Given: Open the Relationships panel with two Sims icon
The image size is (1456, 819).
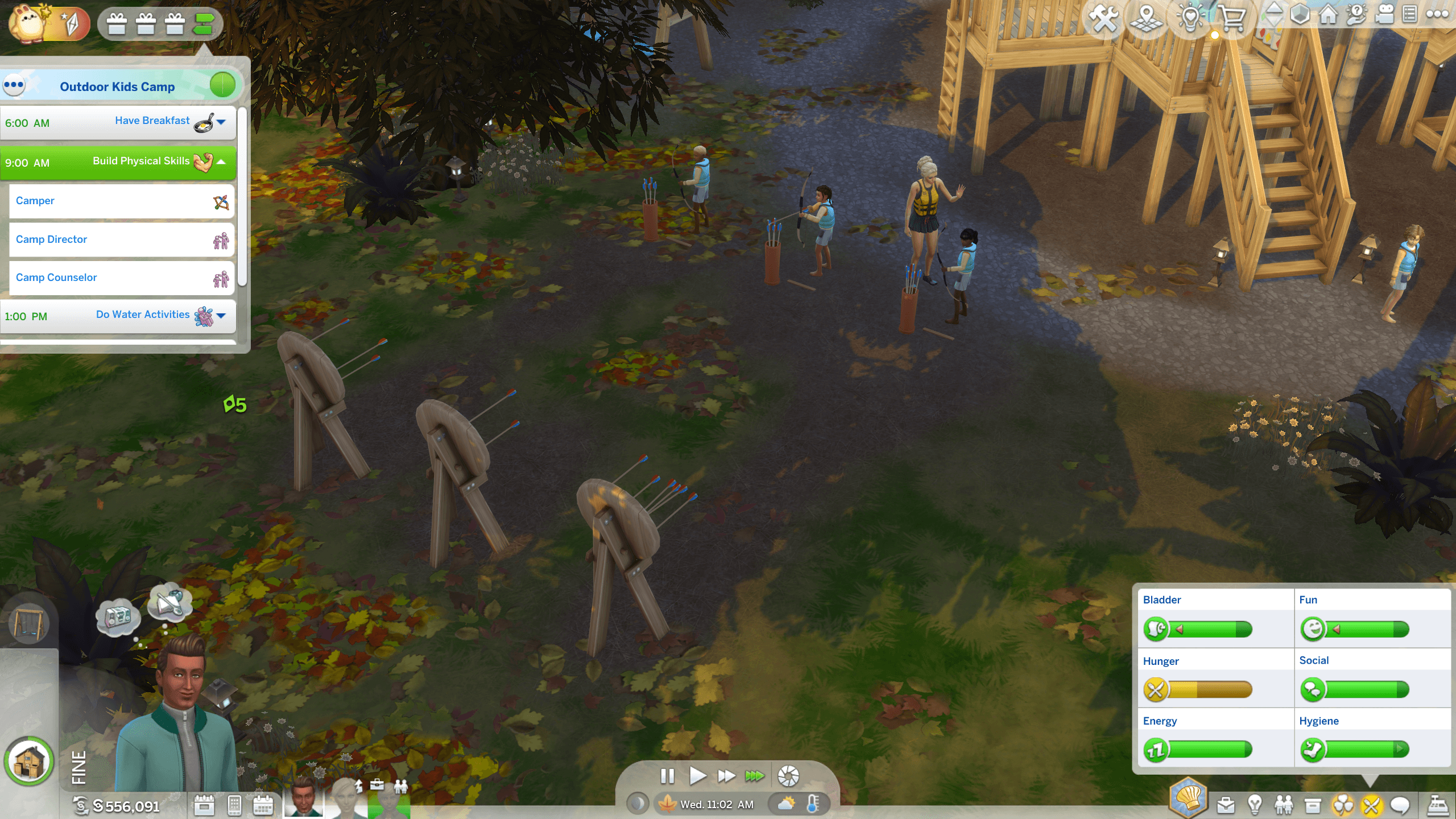Looking at the screenshot, I should click(x=1284, y=805).
